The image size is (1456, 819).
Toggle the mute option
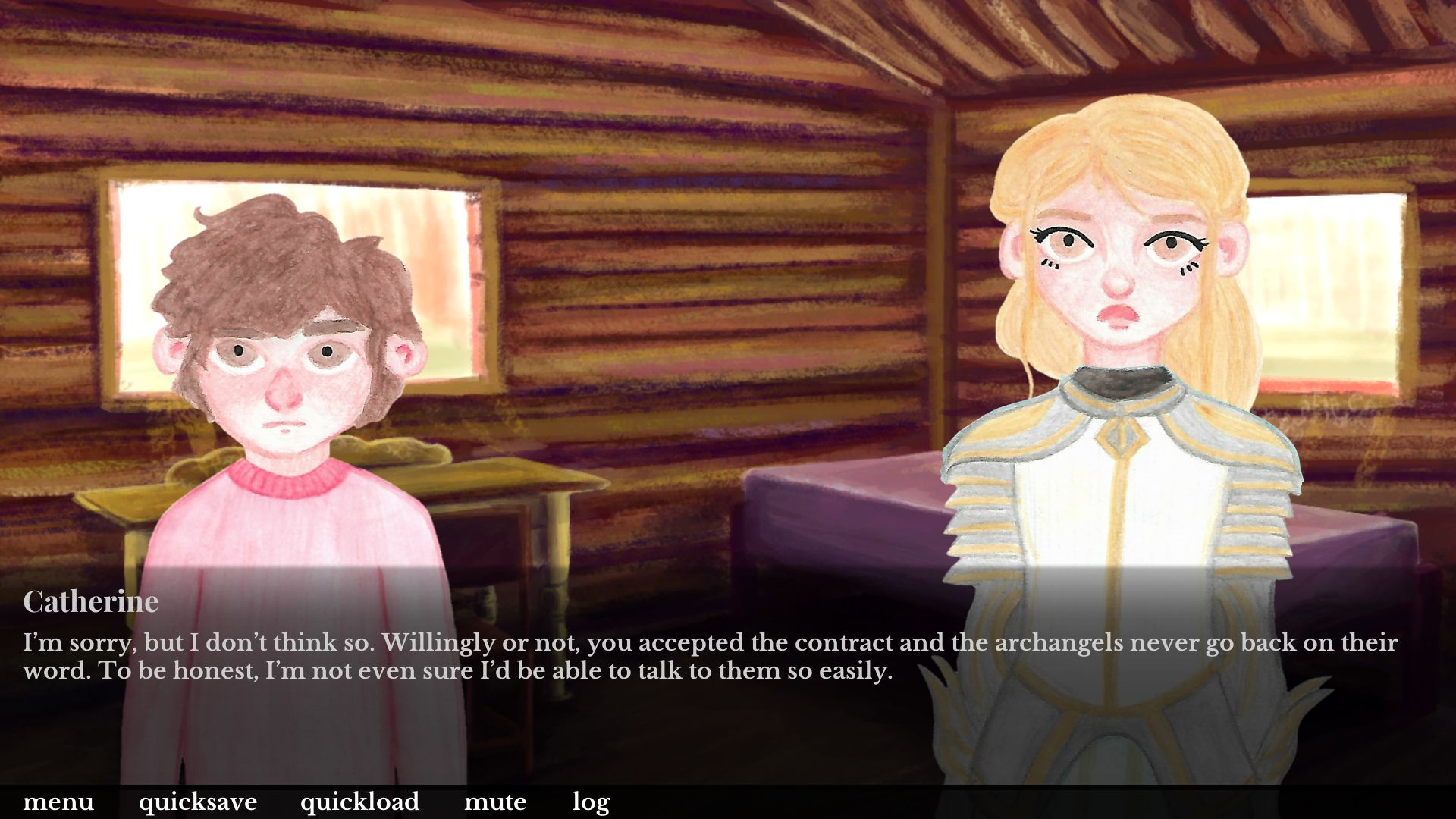click(x=495, y=802)
